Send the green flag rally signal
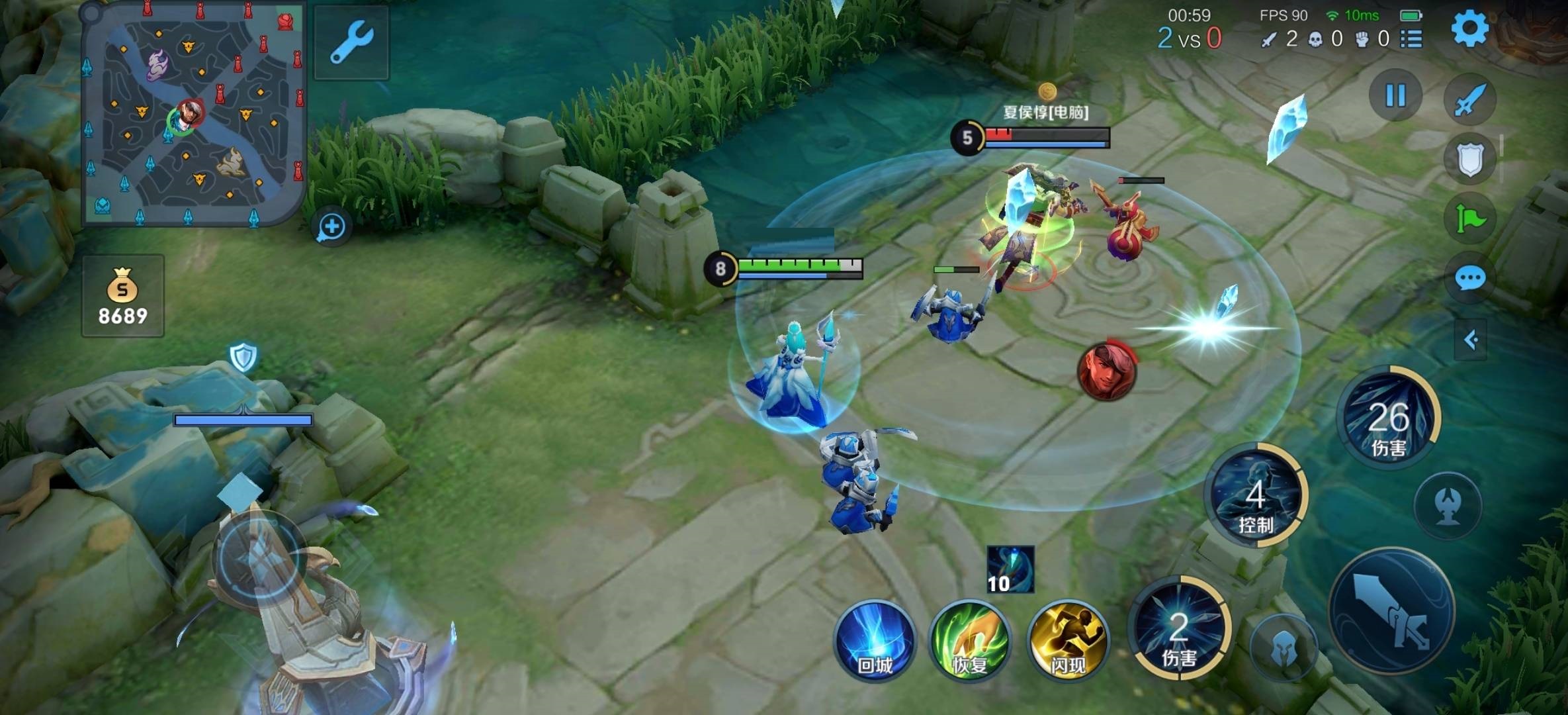Screen dimensions: 1568x715 [x=1469, y=218]
